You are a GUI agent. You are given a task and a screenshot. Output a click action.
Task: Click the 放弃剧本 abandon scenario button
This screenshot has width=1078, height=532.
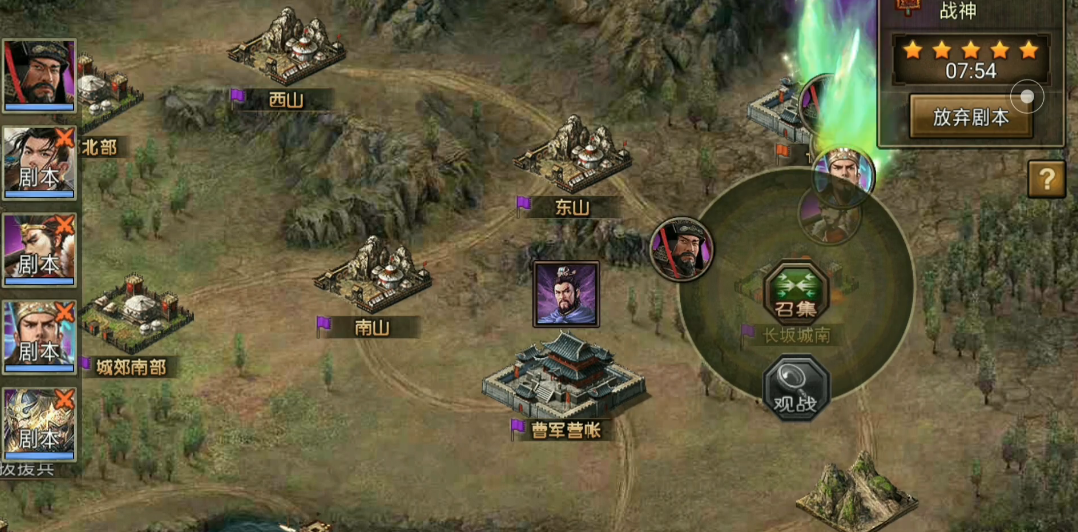[970, 117]
